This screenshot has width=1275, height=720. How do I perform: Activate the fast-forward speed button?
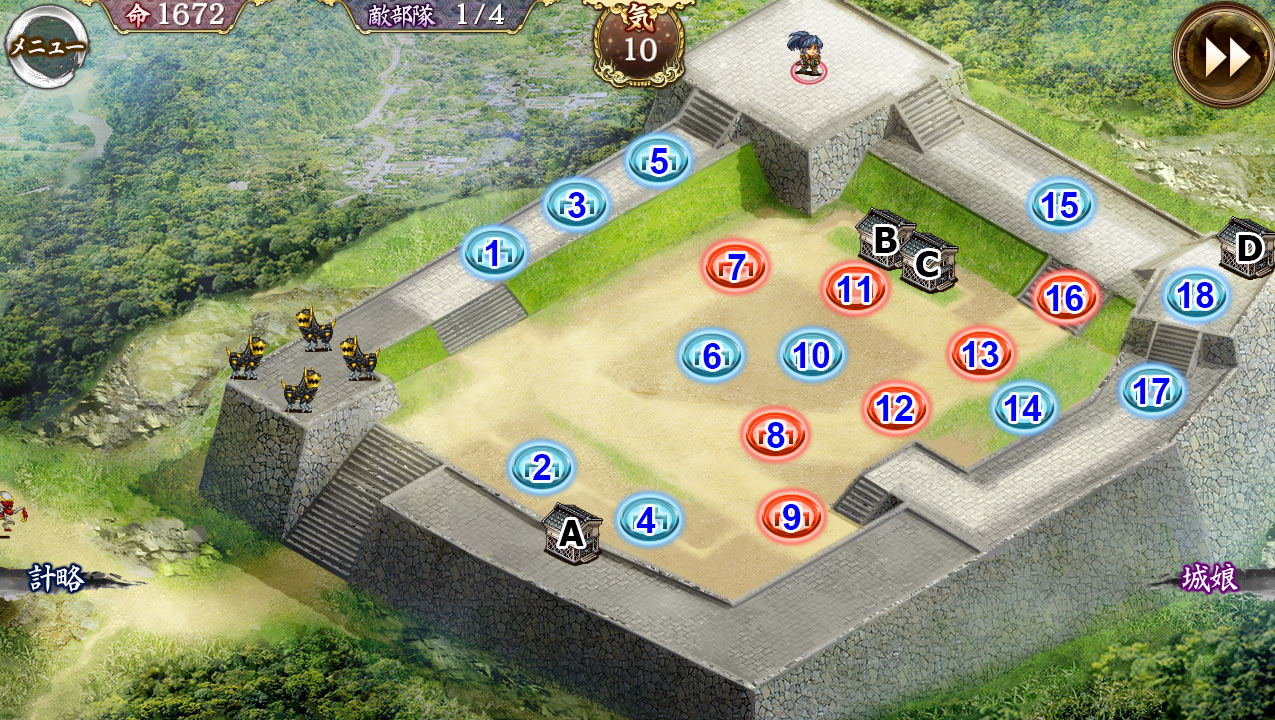point(1225,57)
